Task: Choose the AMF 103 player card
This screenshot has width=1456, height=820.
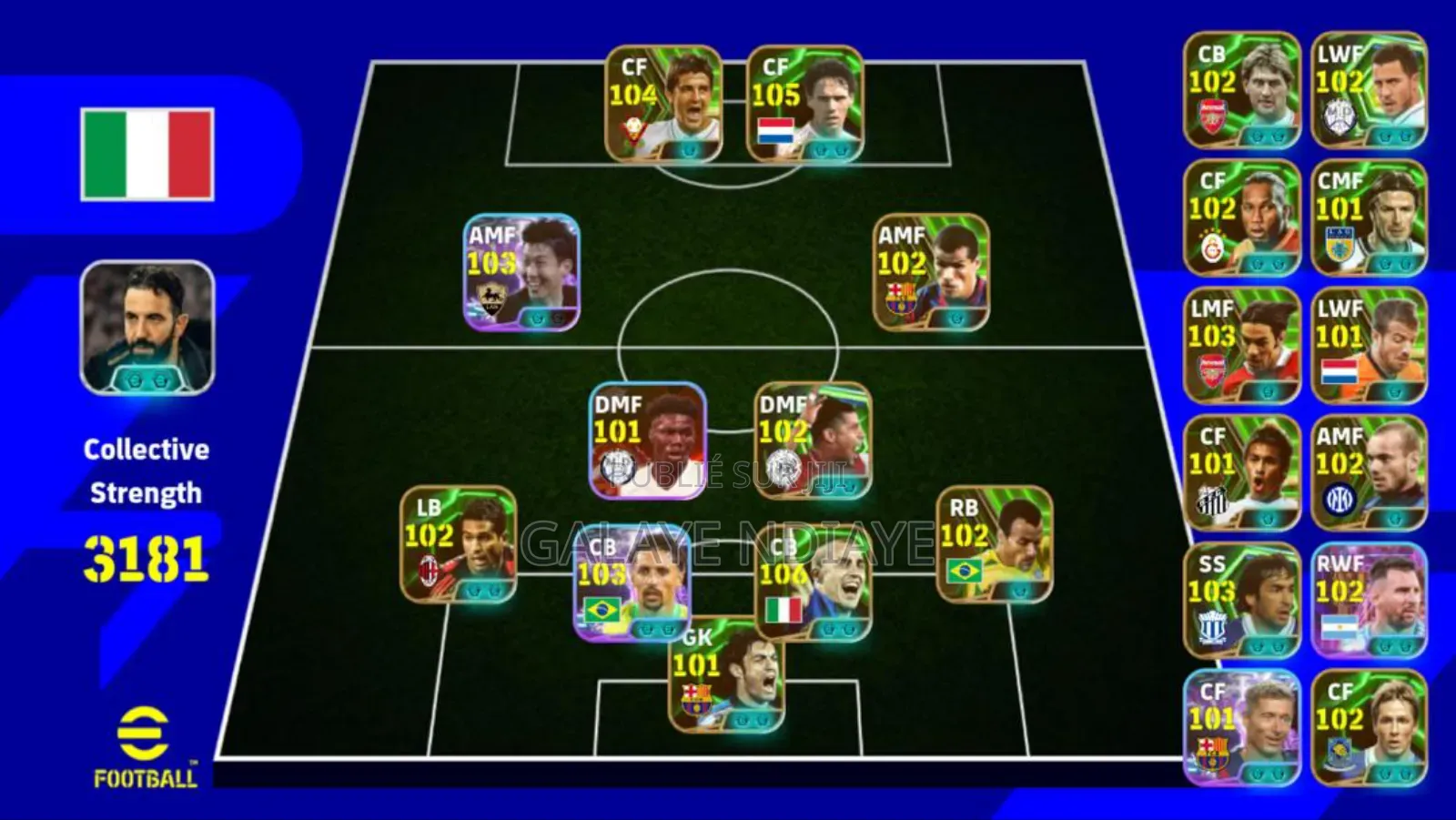Action: [x=521, y=272]
